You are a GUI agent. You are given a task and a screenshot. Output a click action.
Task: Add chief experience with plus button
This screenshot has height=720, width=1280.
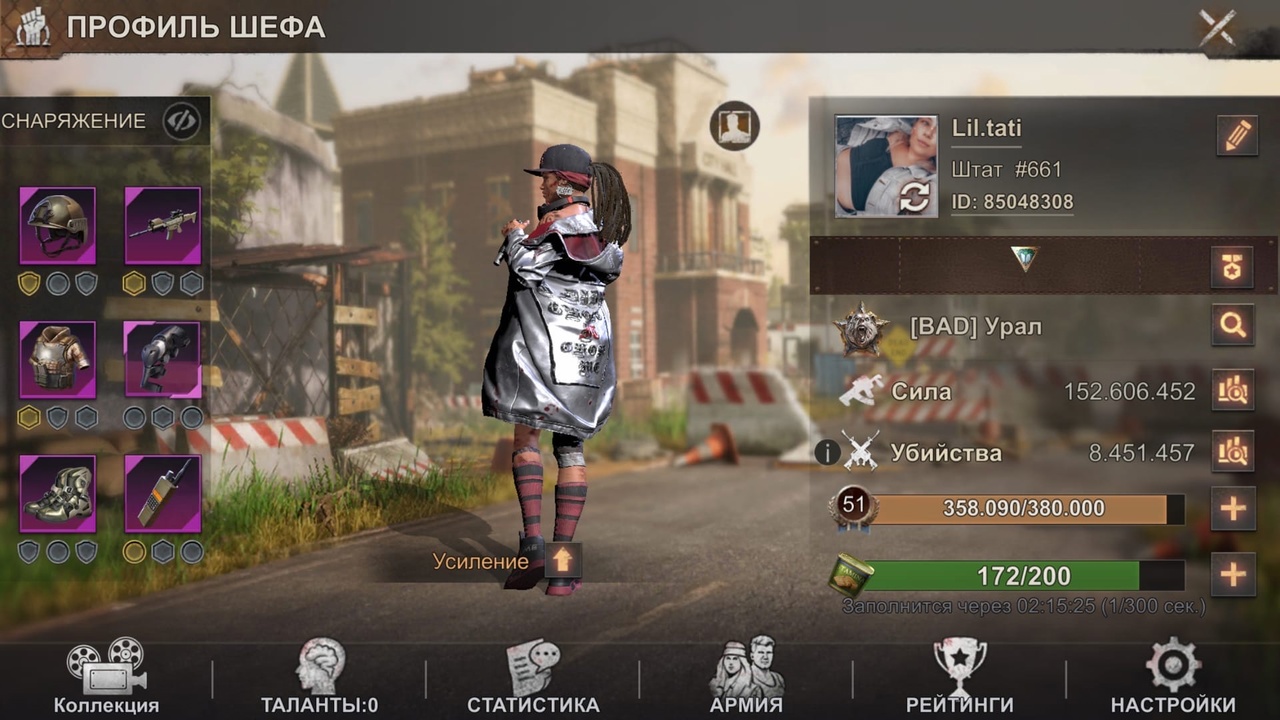click(1232, 509)
